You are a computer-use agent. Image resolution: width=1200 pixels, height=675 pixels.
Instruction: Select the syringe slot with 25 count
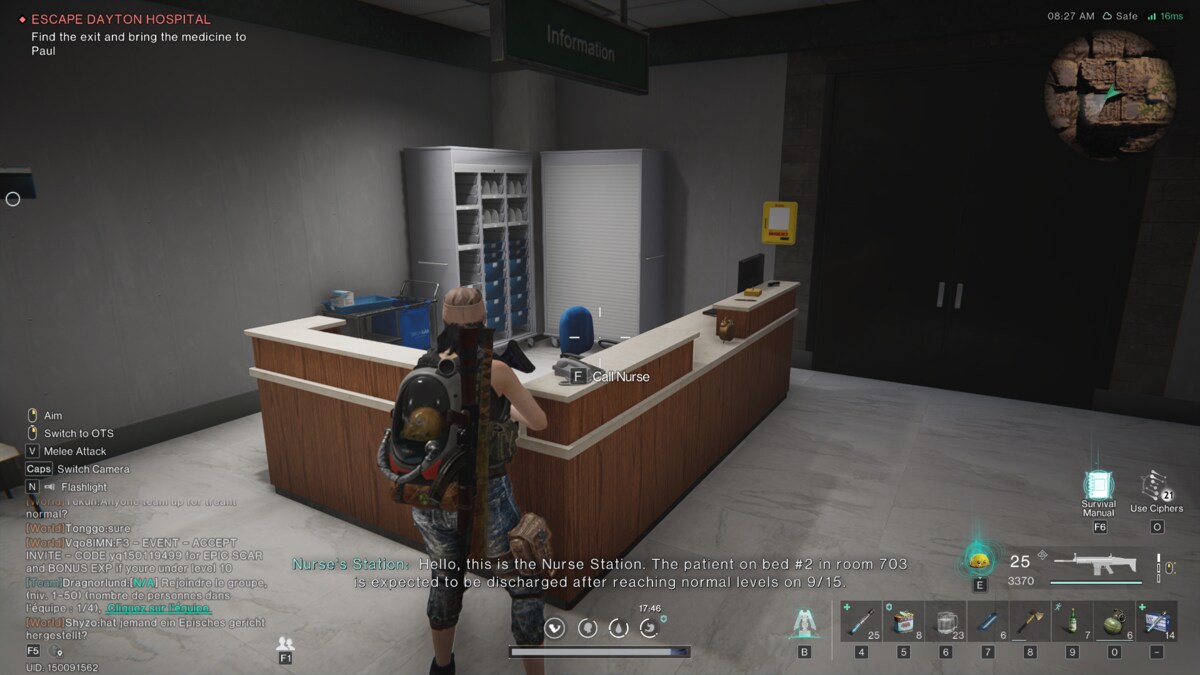(862, 620)
